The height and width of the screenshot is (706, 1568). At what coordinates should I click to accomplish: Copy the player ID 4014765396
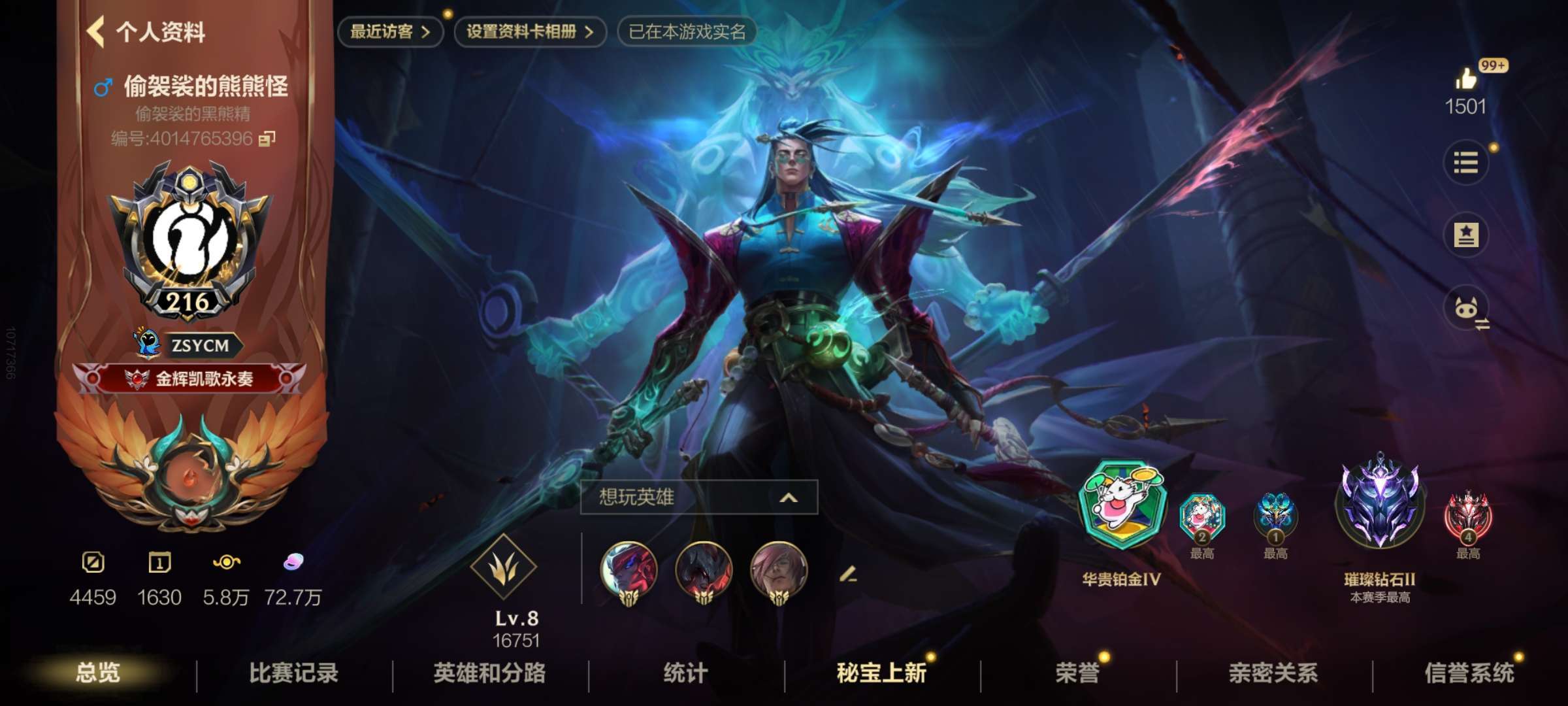pos(267,139)
